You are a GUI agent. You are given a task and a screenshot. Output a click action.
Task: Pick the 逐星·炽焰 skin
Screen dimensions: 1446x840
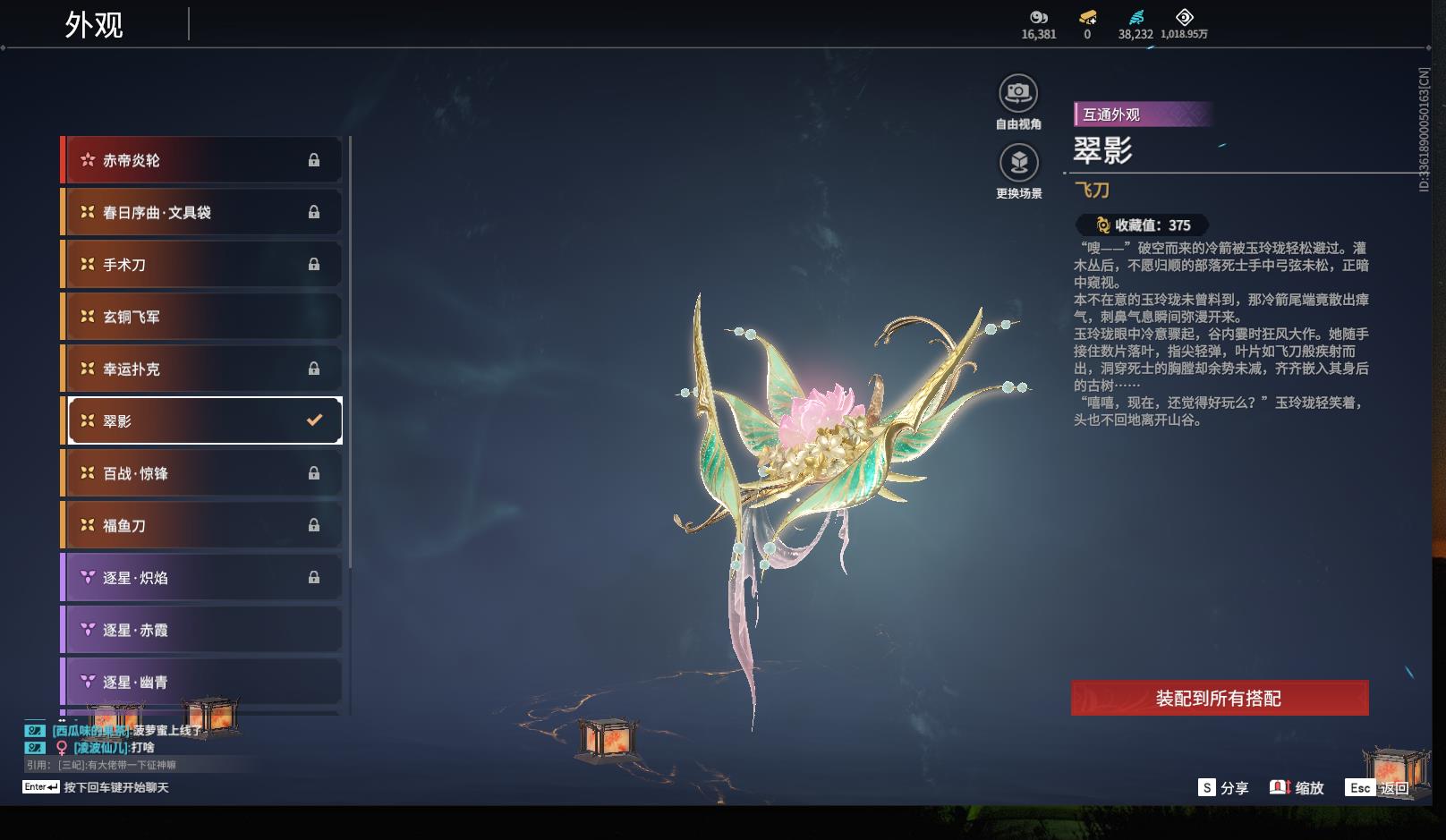(202, 578)
